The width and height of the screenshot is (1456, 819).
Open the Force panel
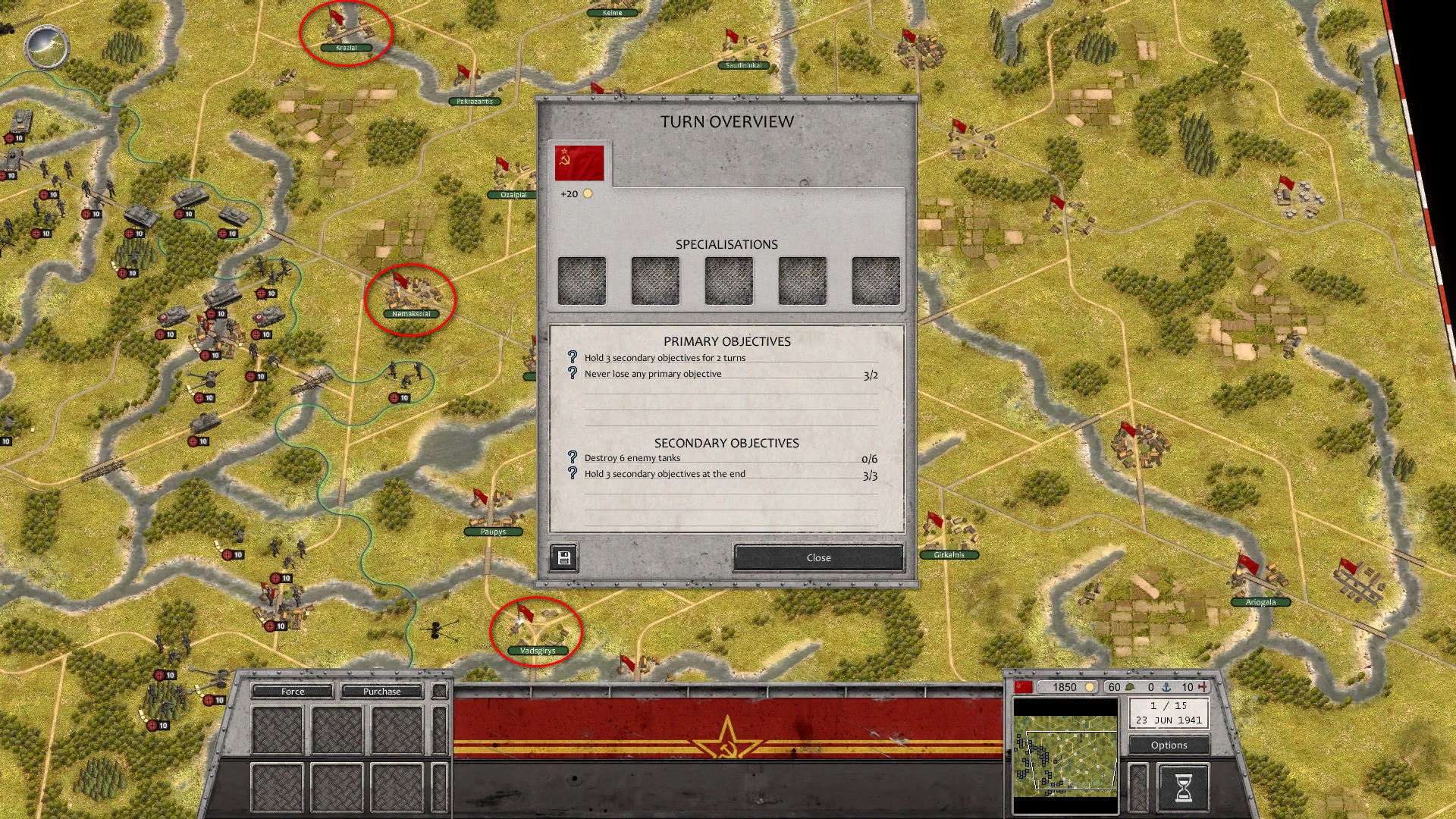click(x=292, y=691)
